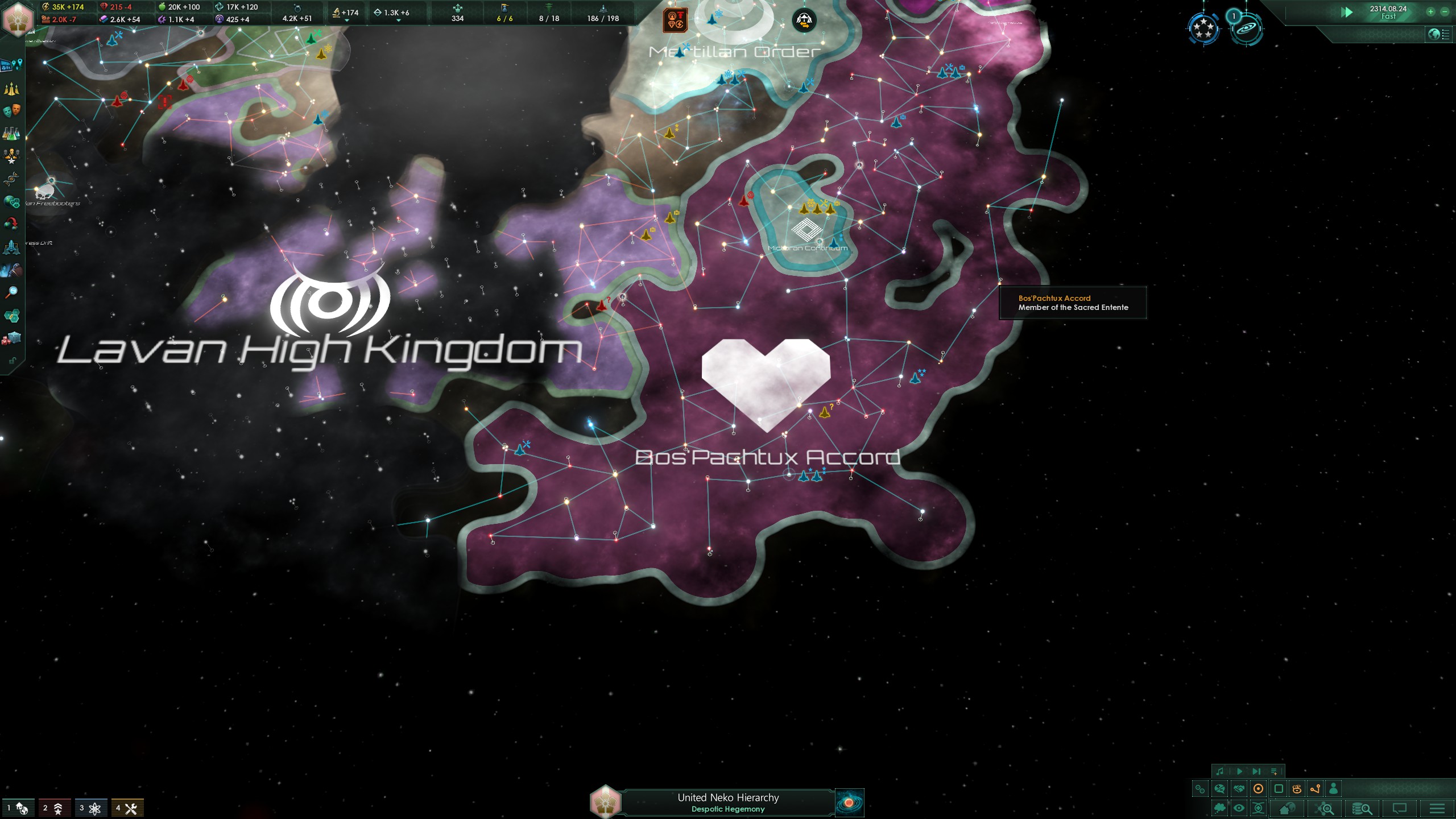
Task: Select control group 4 wrench tab
Action: pyautogui.click(x=127, y=808)
